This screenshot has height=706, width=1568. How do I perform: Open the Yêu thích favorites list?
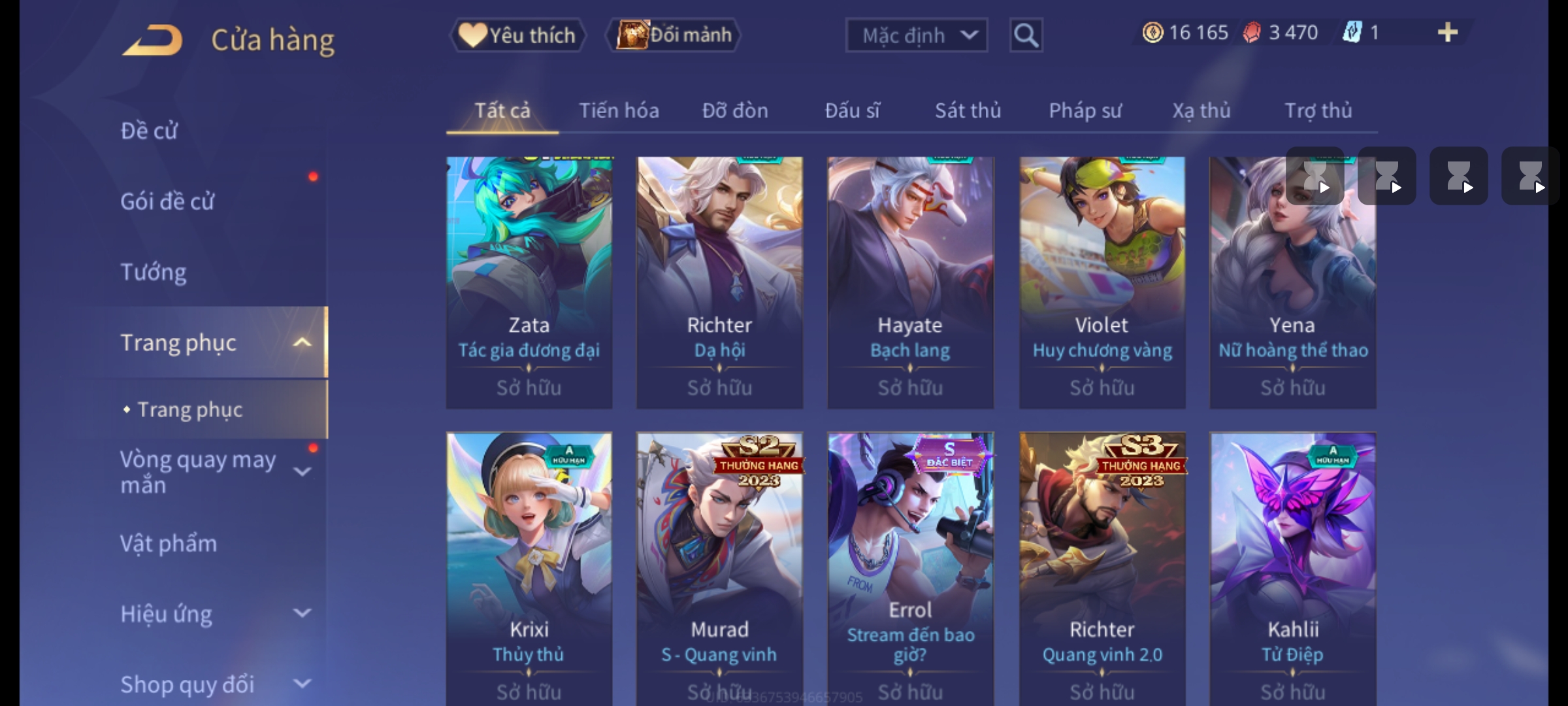(517, 35)
